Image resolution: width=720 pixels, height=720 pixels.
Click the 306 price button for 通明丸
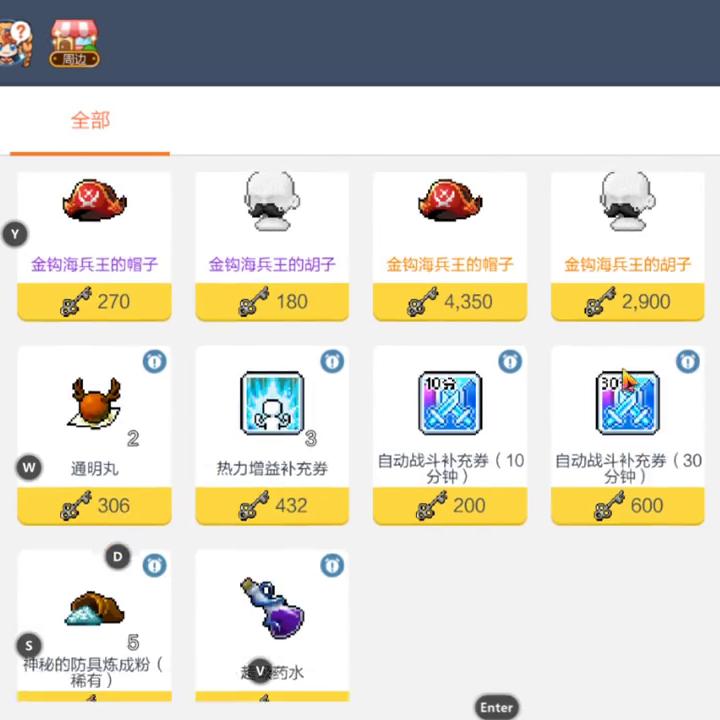pos(94,506)
